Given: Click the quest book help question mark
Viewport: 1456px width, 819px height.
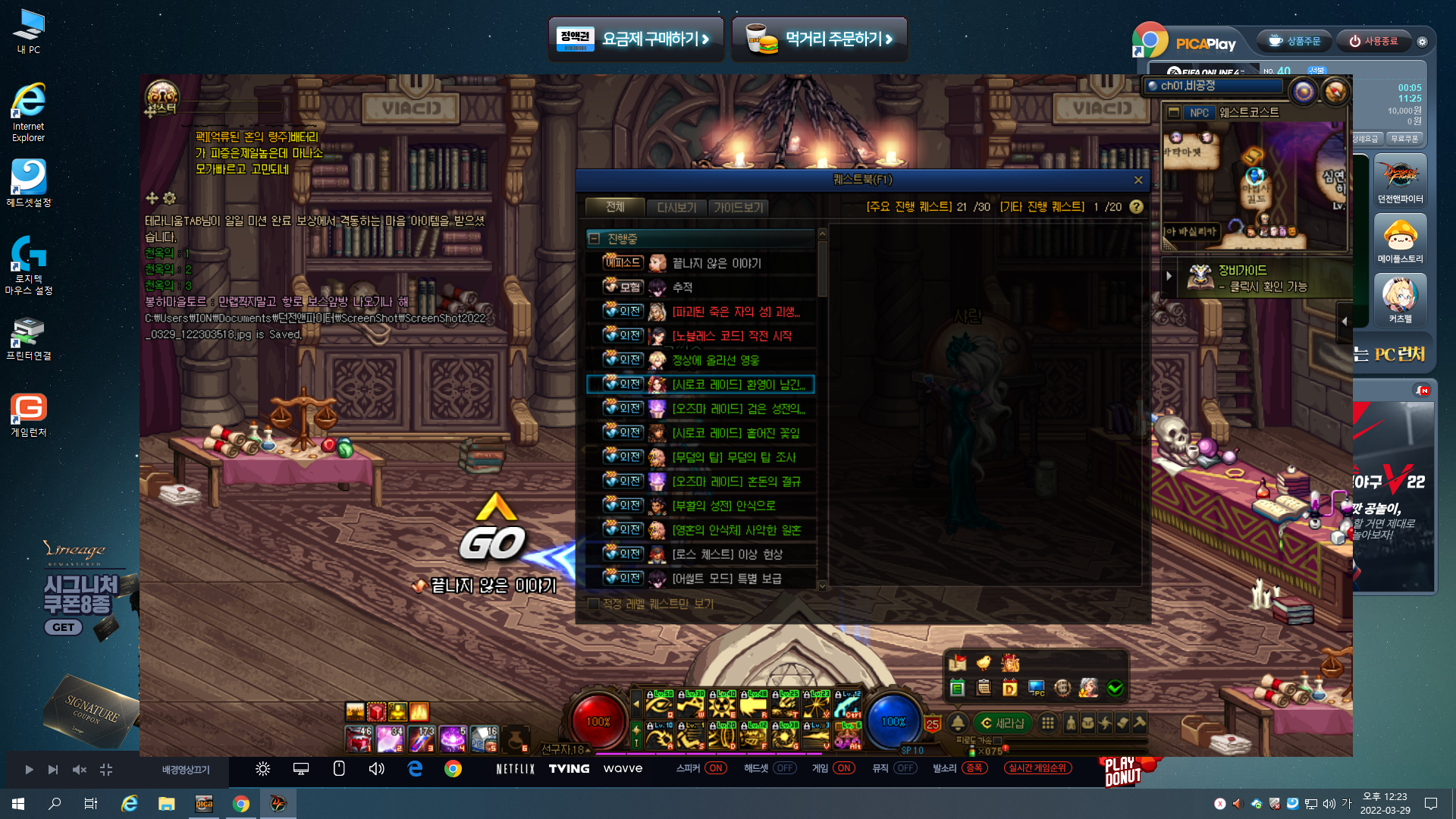Looking at the screenshot, I should click(x=1136, y=206).
